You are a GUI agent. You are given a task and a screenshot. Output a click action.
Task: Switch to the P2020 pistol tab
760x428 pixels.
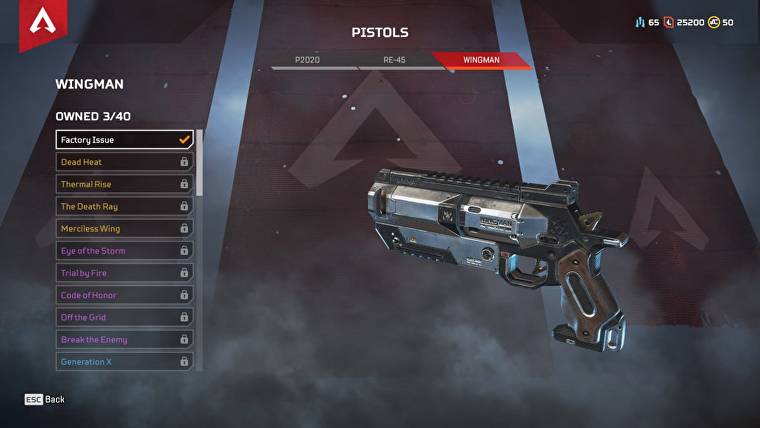pyautogui.click(x=307, y=60)
